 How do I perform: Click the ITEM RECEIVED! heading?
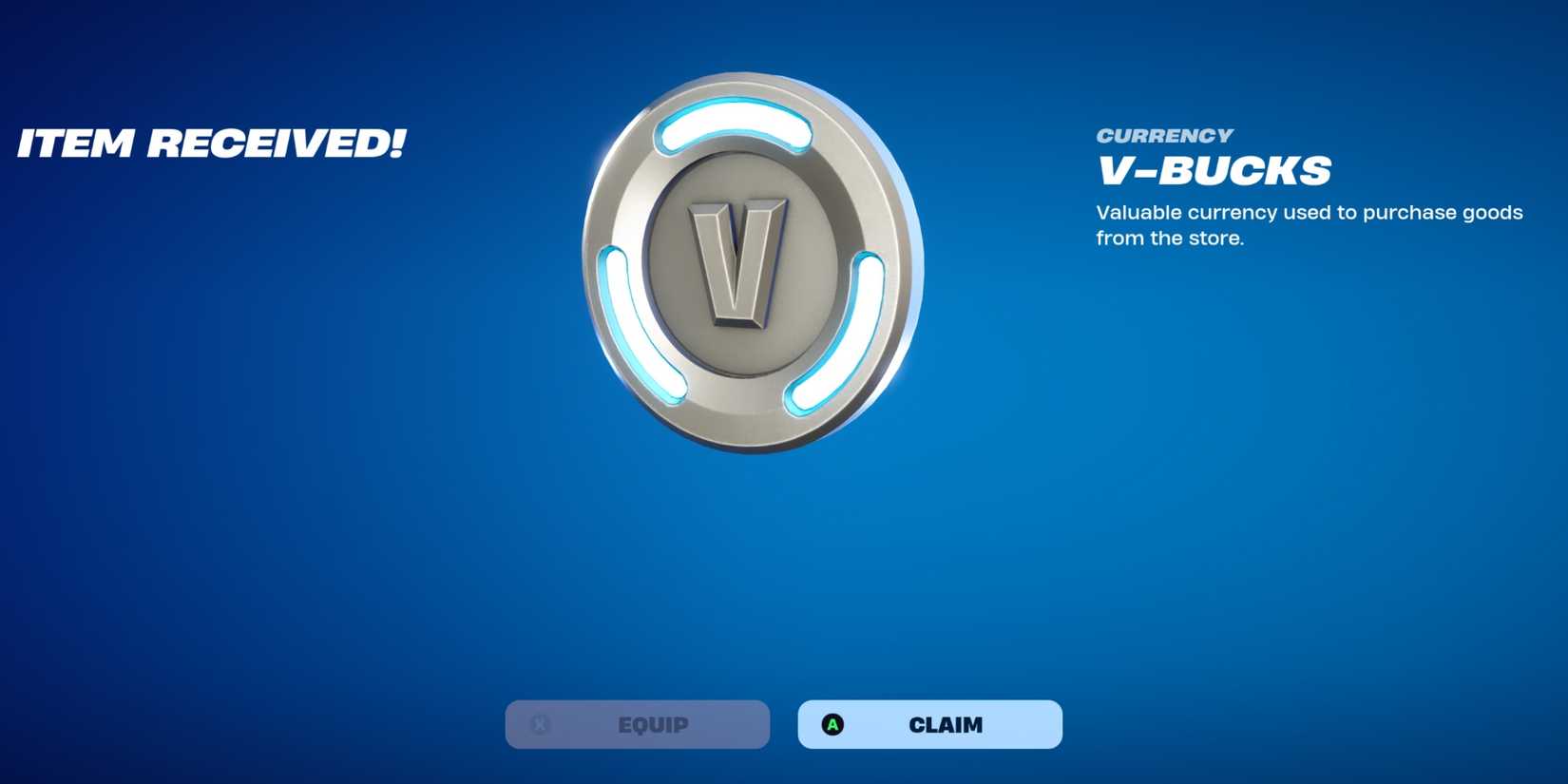[x=213, y=143]
